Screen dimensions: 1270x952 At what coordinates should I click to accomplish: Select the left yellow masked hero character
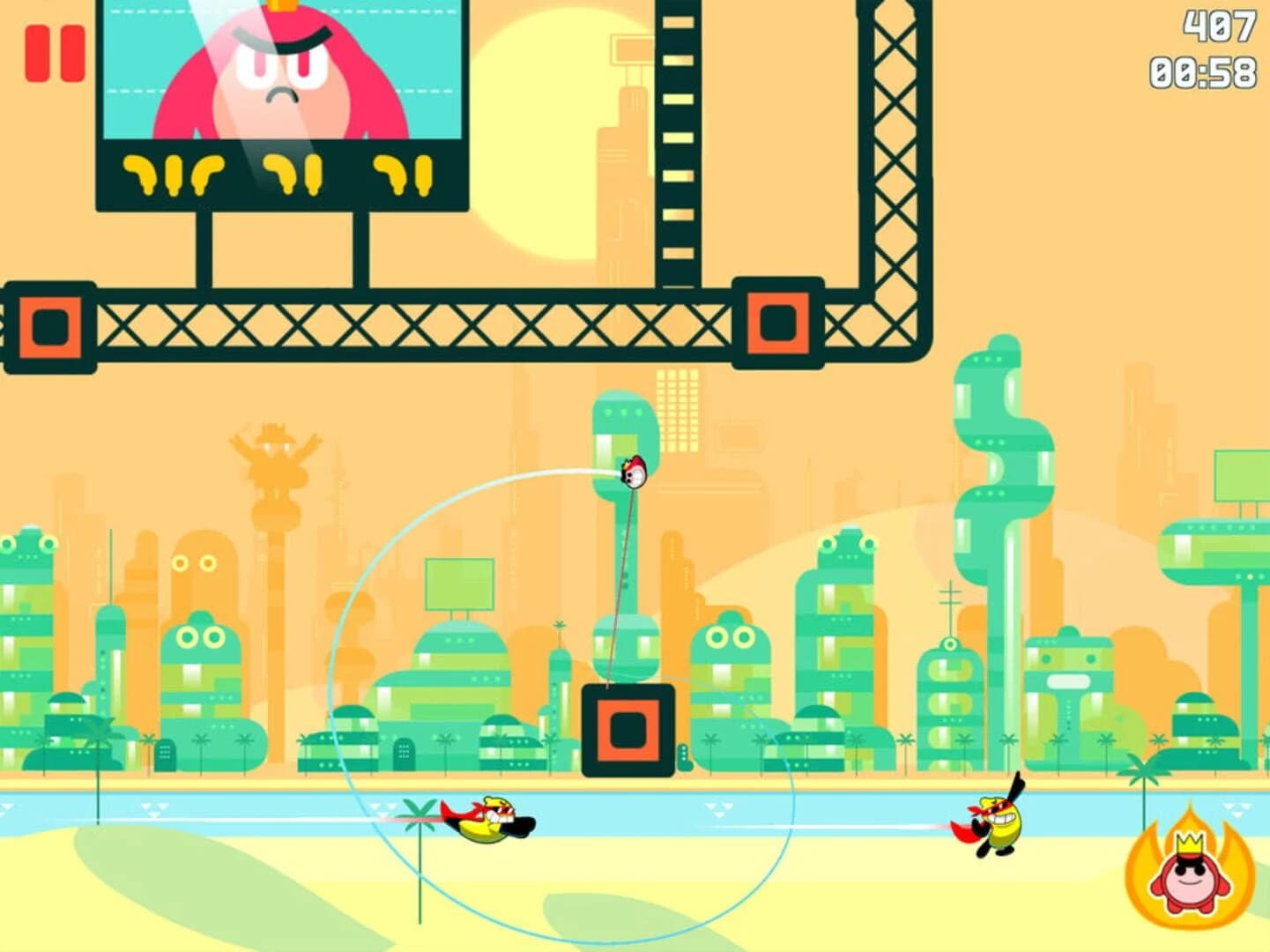pos(489,824)
